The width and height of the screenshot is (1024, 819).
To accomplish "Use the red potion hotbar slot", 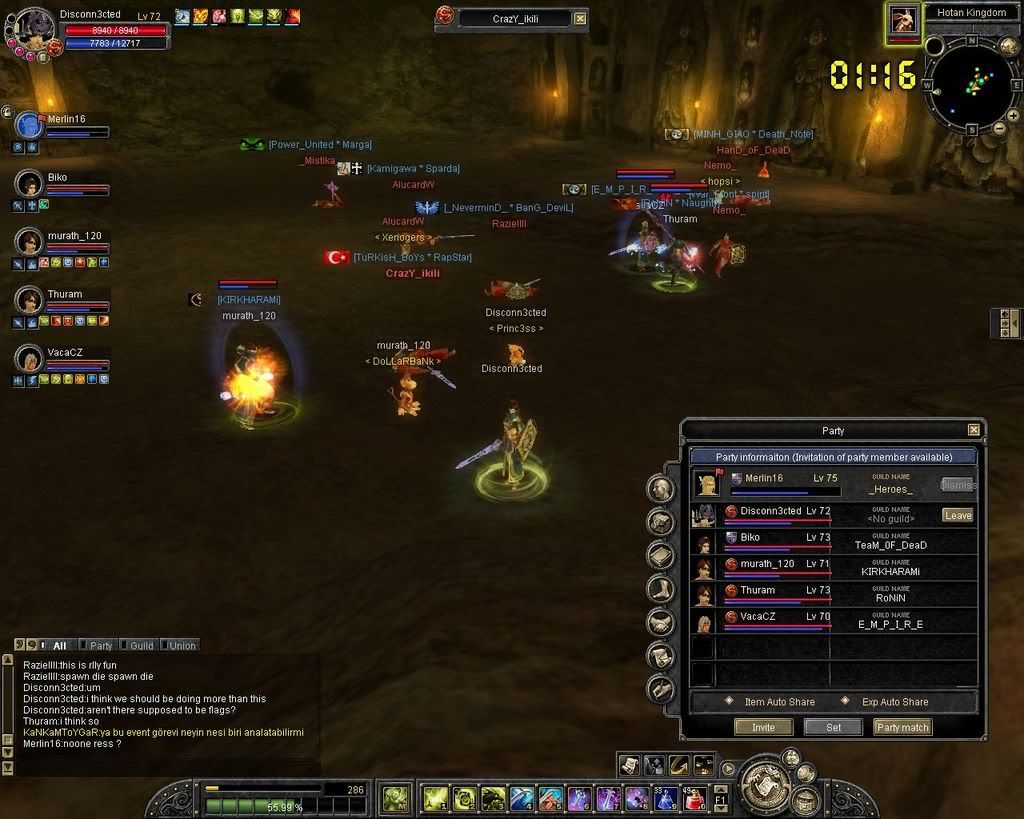I will click(x=692, y=798).
